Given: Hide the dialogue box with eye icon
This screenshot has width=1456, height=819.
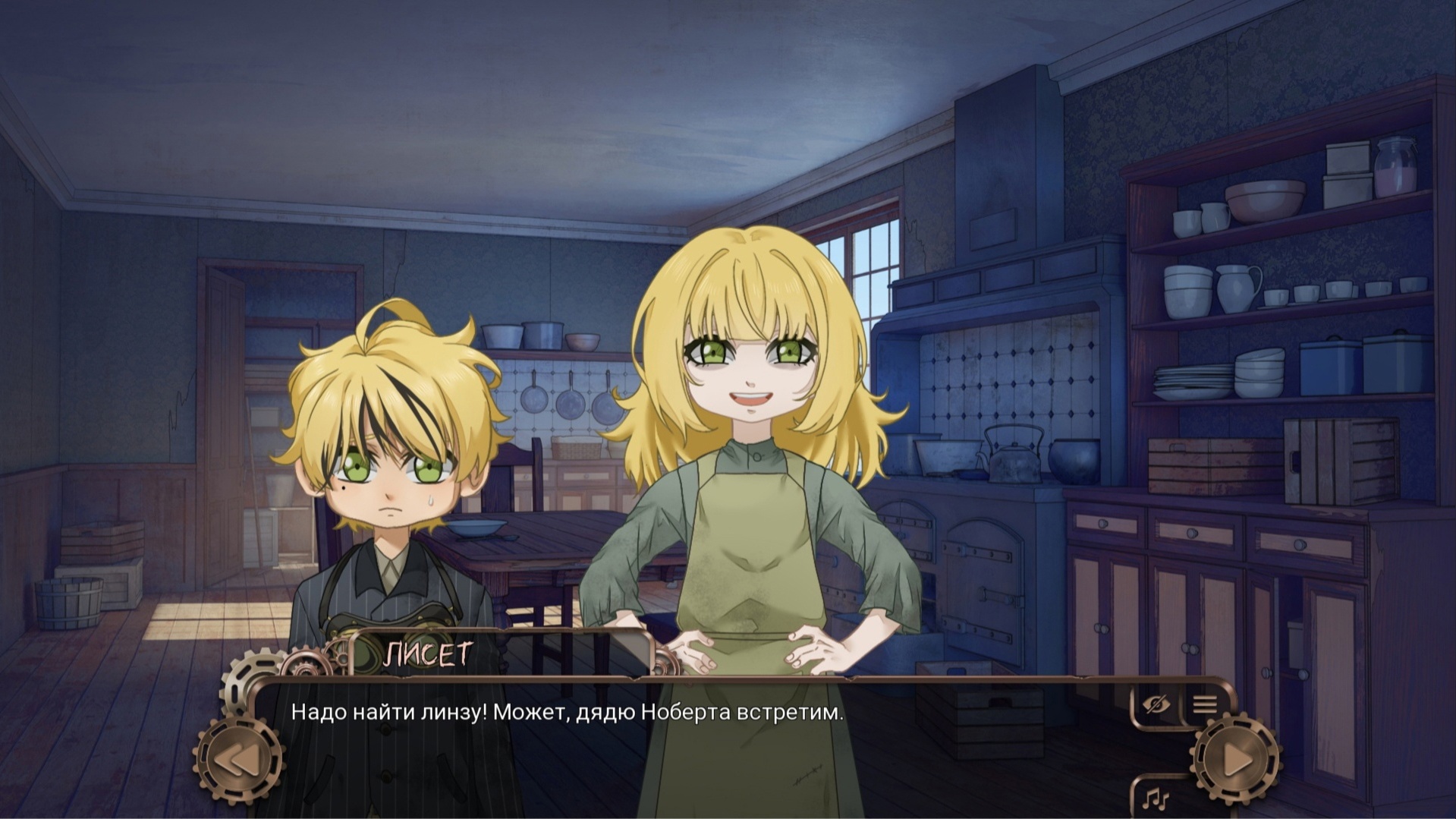Looking at the screenshot, I should tap(1155, 705).
